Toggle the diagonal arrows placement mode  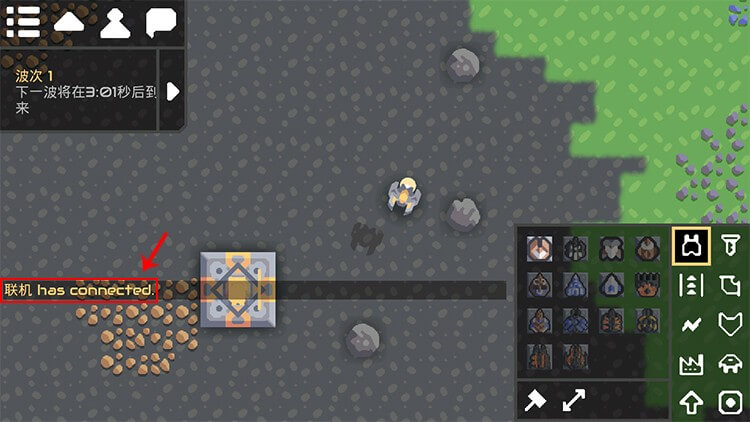[574, 401]
